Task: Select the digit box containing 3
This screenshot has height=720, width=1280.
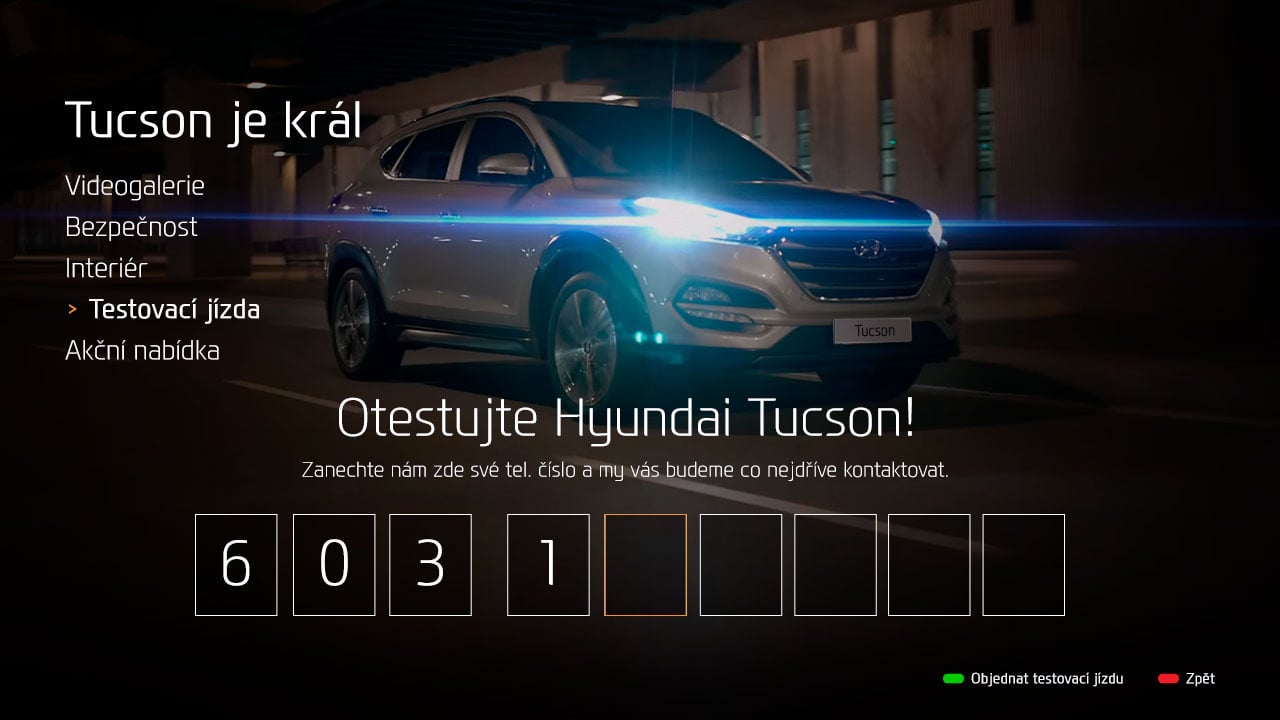Action: 430,565
